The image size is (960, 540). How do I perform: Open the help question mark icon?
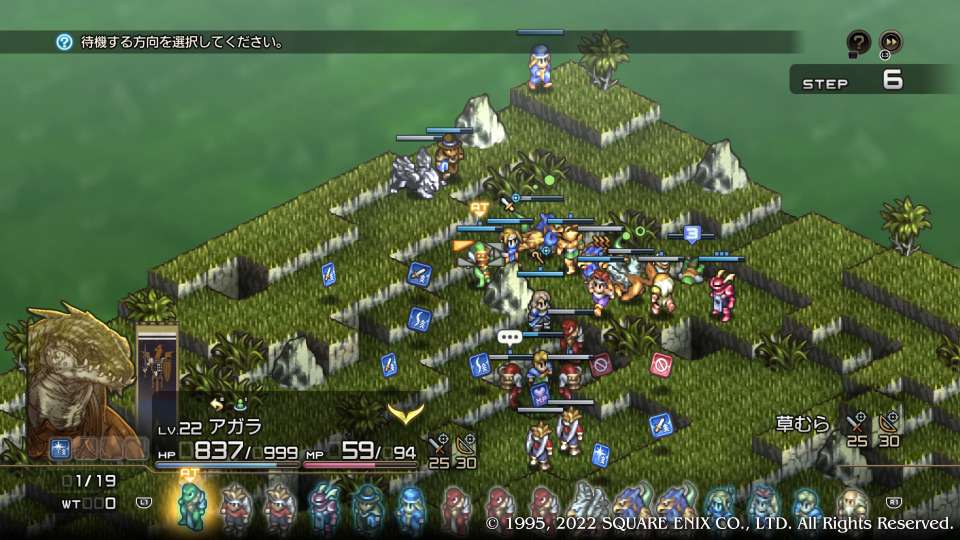coord(858,42)
